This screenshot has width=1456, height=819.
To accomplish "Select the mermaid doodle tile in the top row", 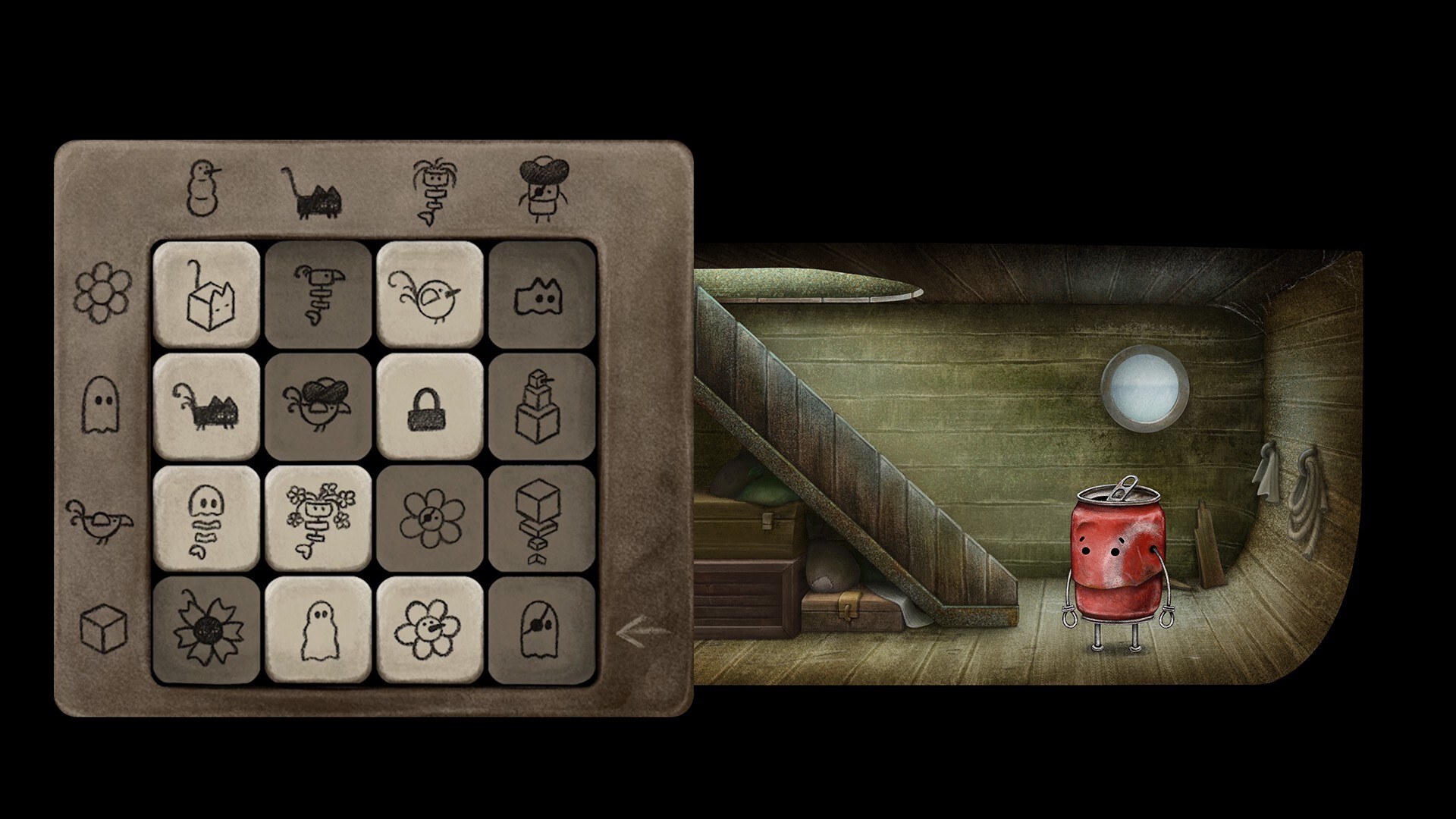I will click(318, 296).
